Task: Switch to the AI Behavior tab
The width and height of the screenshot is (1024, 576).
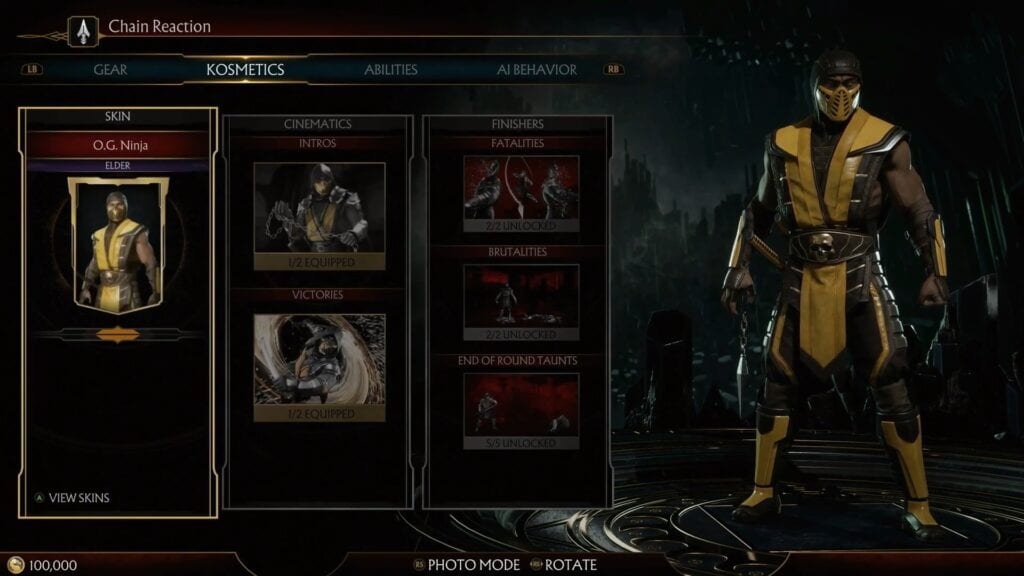Action: coord(537,70)
